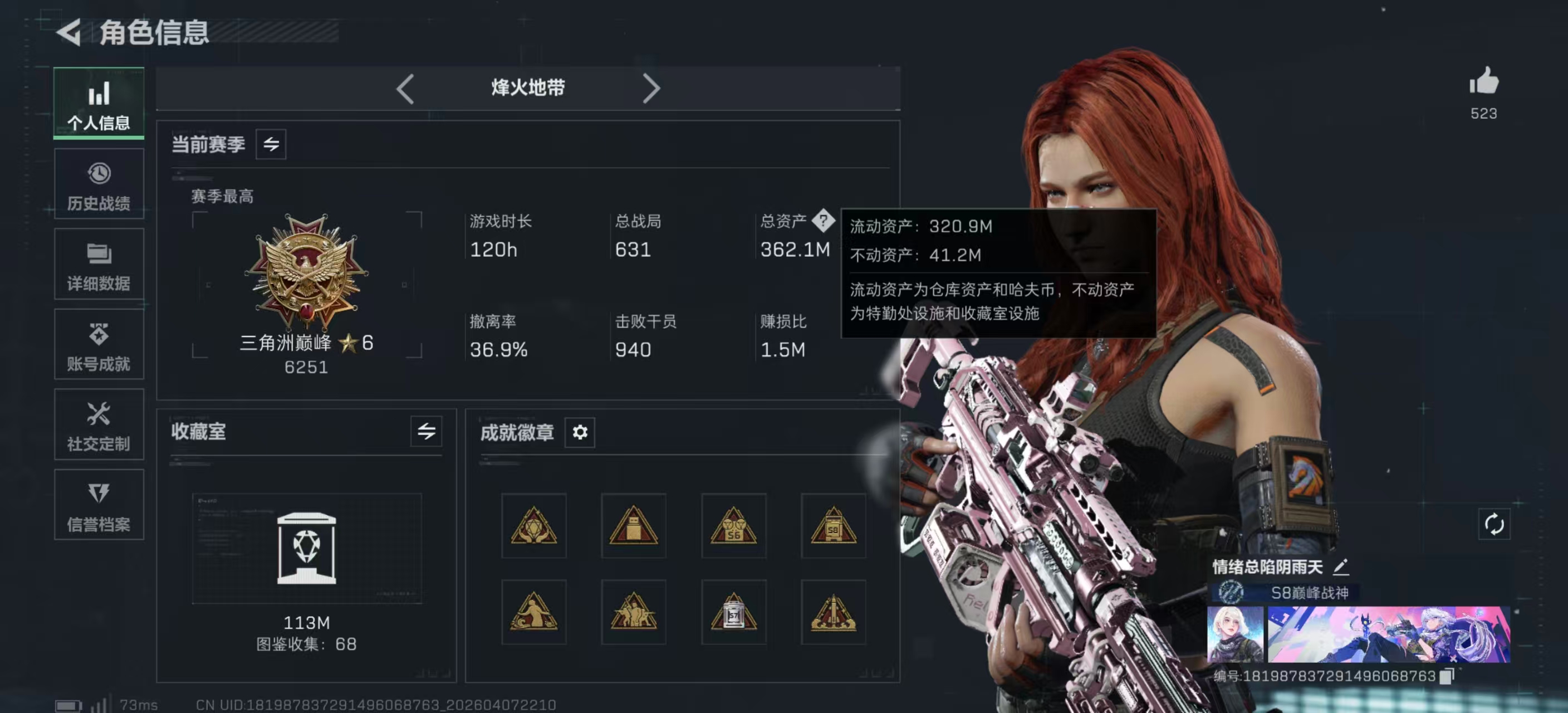The height and width of the screenshot is (713, 1568).
Task: Open the 历史战绩 panel in sidebar
Action: 99,184
